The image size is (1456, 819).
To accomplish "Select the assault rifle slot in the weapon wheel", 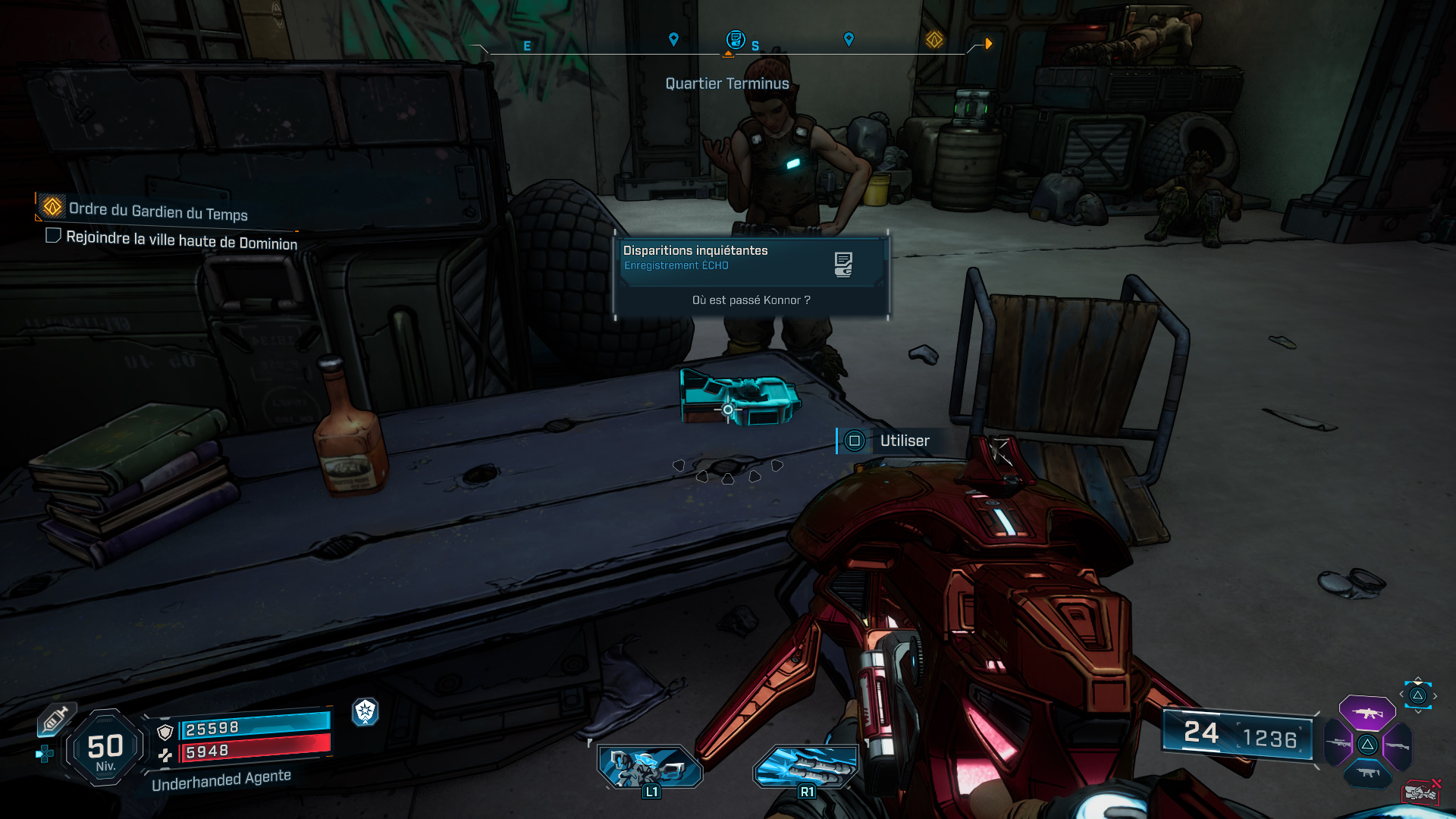I will pyautogui.click(x=1369, y=714).
